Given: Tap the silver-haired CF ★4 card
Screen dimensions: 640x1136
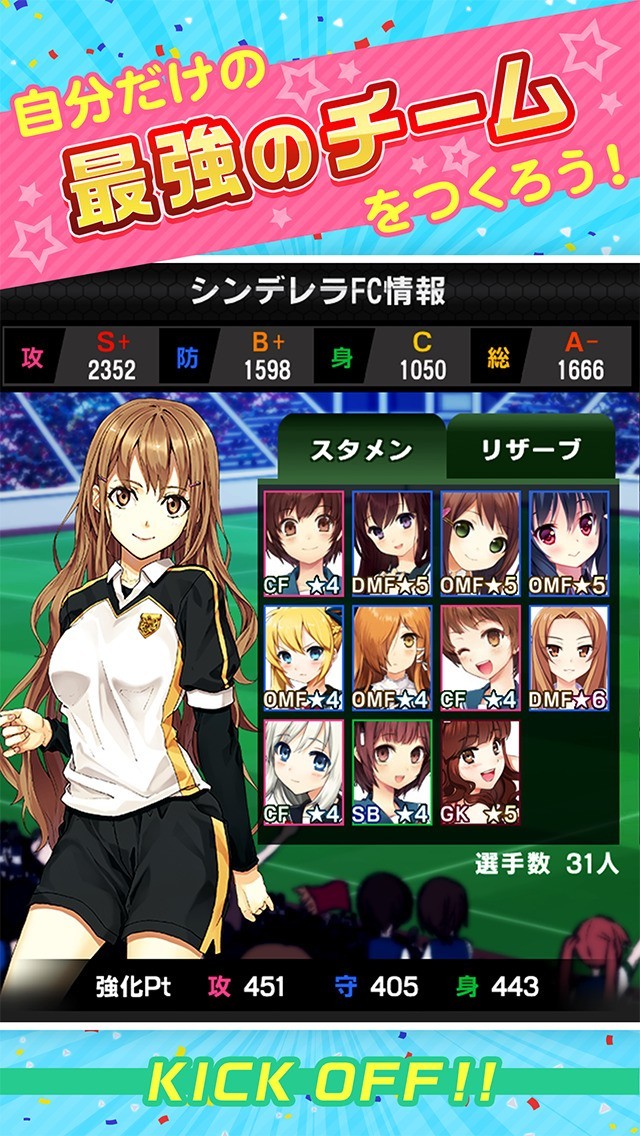Looking at the screenshot, I should pyautogui.click(x=304, y=772).
